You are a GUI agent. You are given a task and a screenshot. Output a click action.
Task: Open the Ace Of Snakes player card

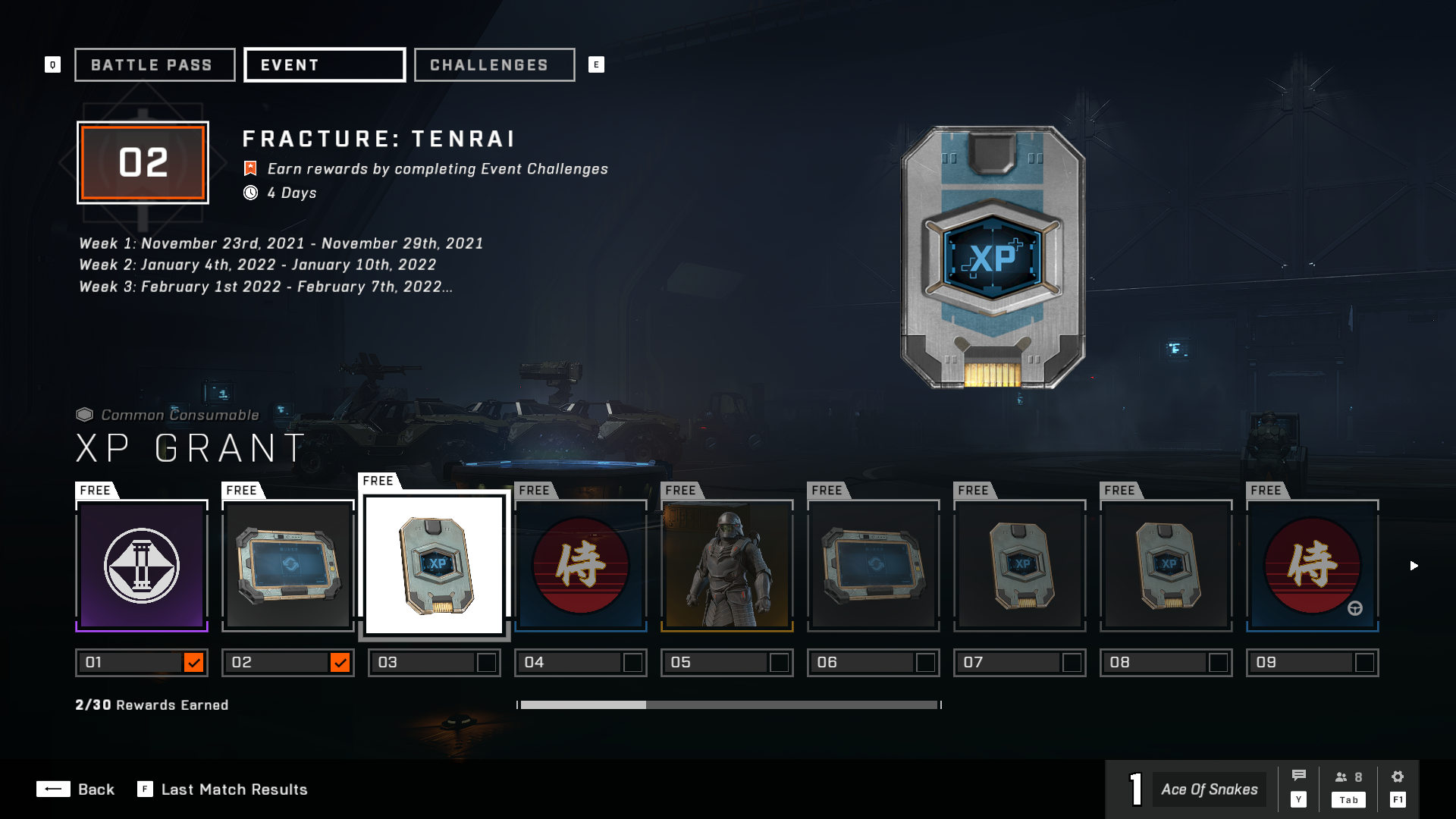coord(1209,789)
